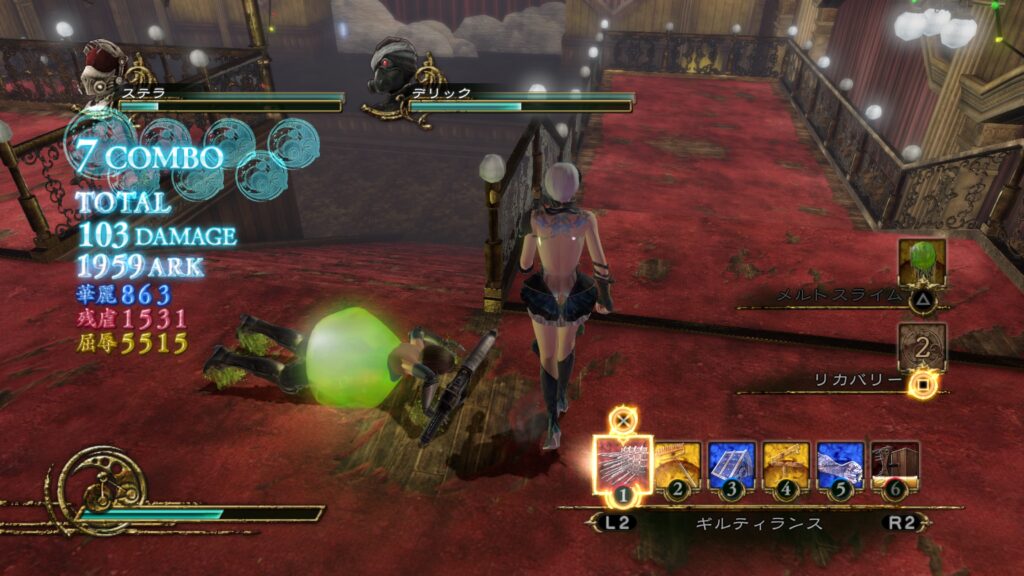
Task: Use the Recovery ability icon
Action: [x=921, y=347]
